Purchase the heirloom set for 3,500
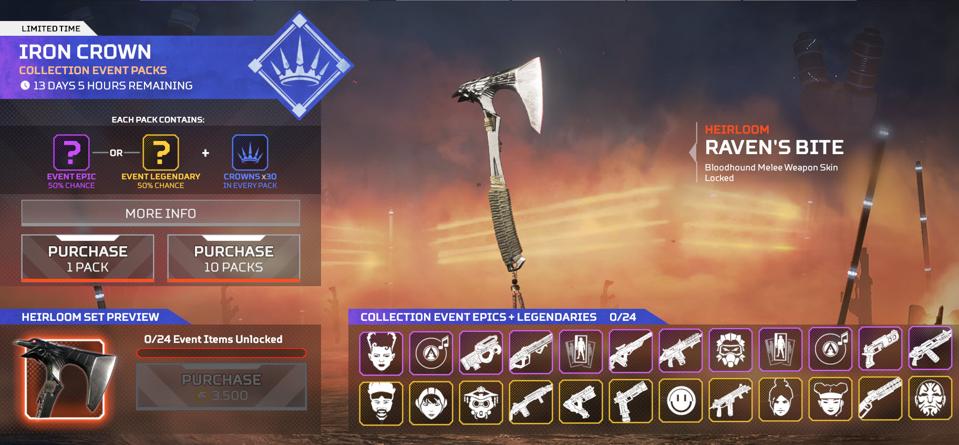Image resolution: width=959 pixels, height=445 pixels. pos(221,387)
